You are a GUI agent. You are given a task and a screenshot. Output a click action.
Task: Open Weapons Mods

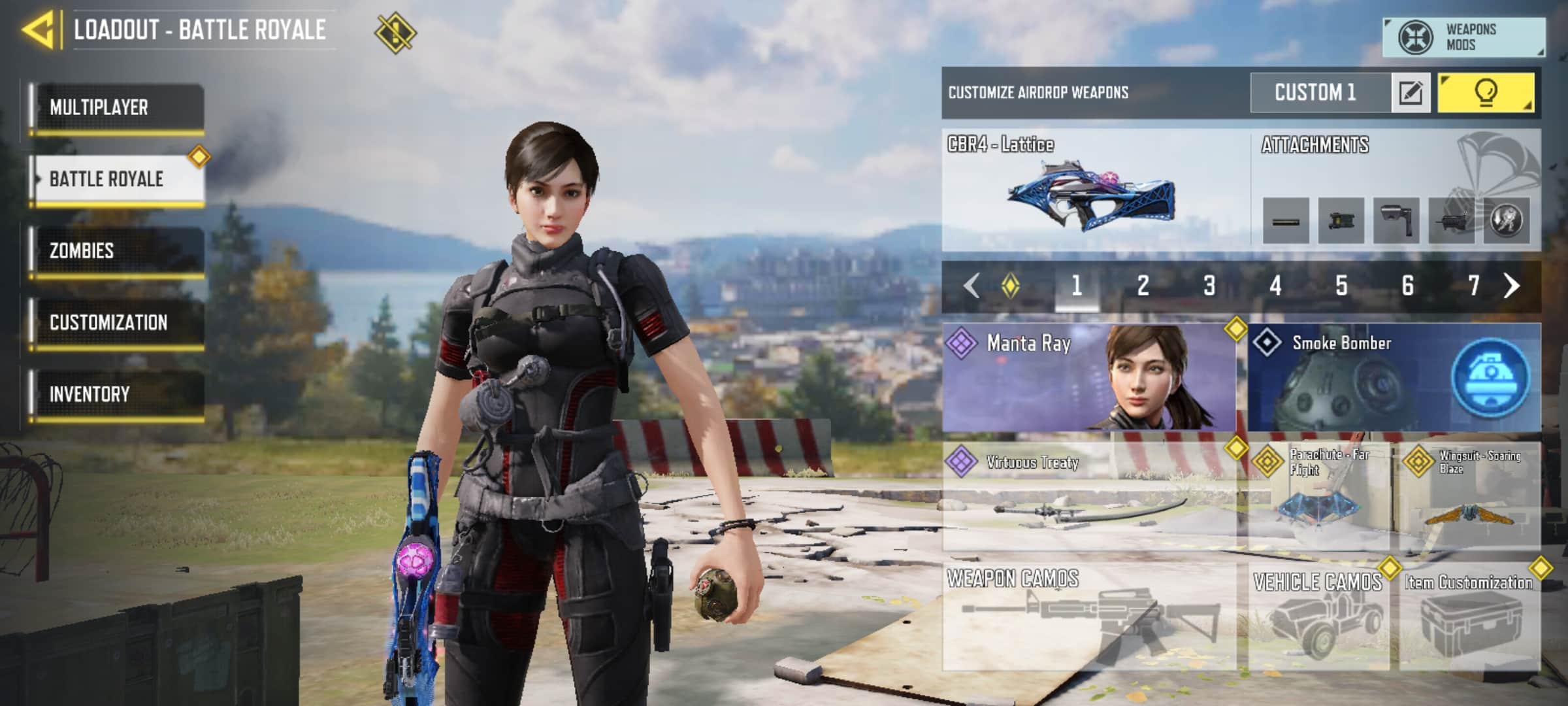point(1463,37)
